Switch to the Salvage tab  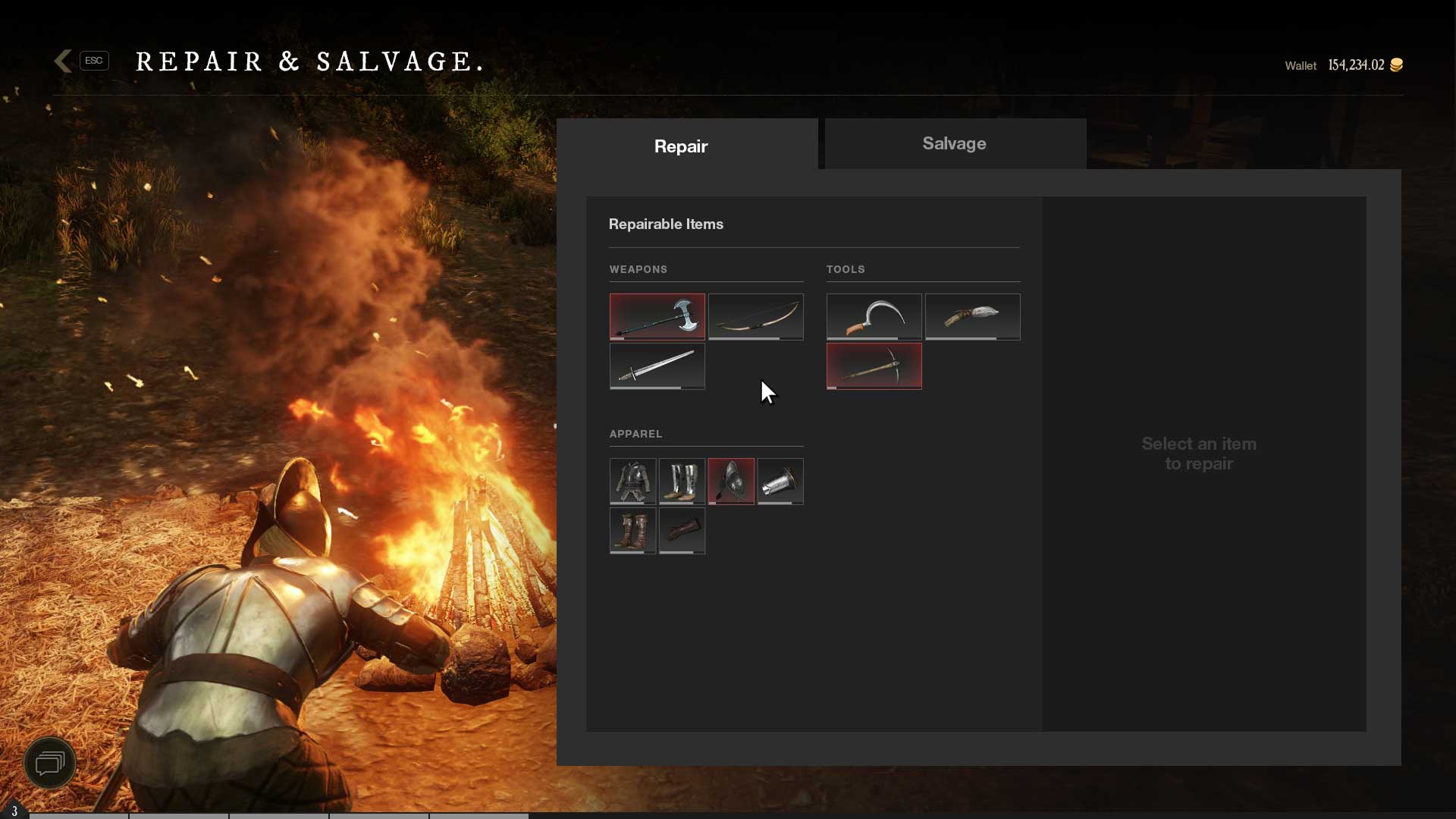click(954, 143)
